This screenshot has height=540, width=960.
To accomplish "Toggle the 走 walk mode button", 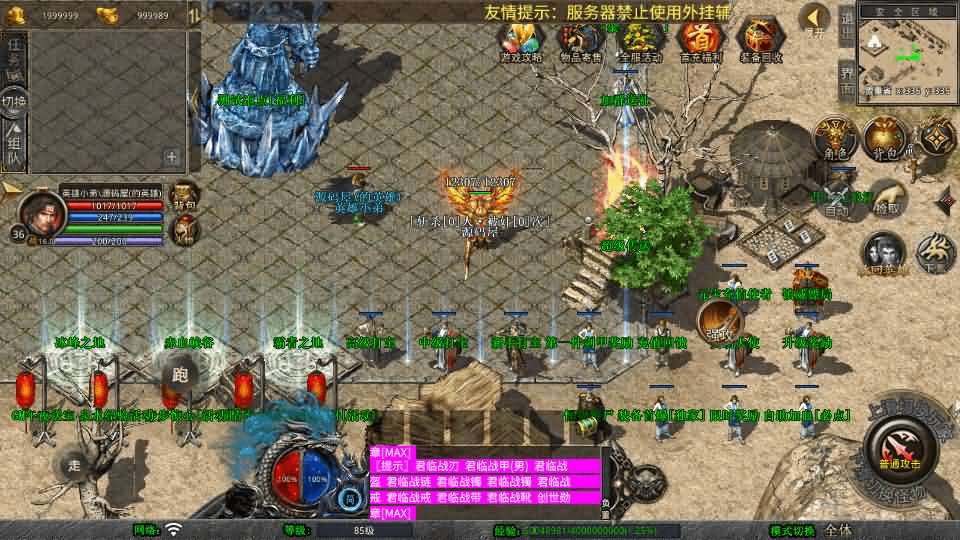I will [x=74, y=465].
